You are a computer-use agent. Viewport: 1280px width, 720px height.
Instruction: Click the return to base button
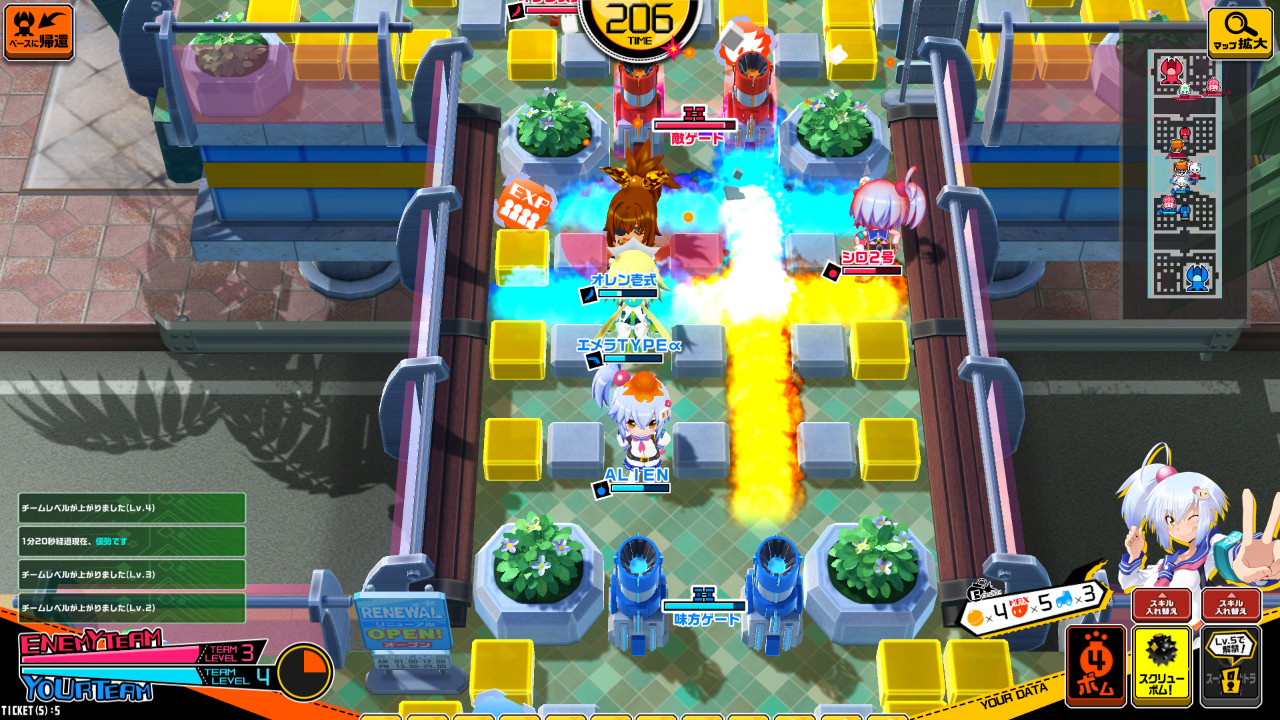pyautogui.click(x=38, y=32)
